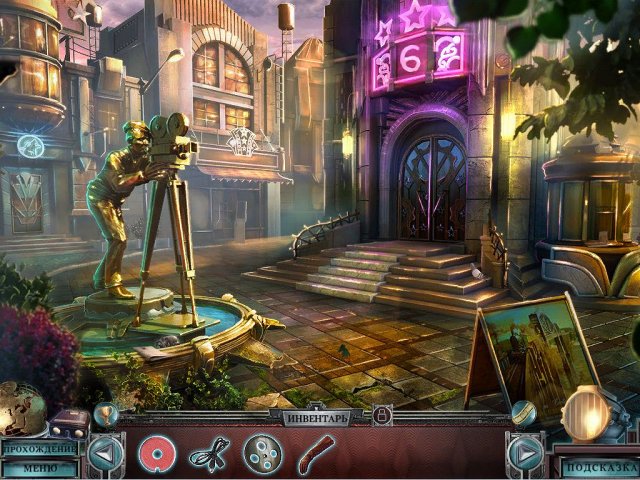Toggle the inventory padlock
The width and height of the screenshot is (640, 480).
(381, 415)
